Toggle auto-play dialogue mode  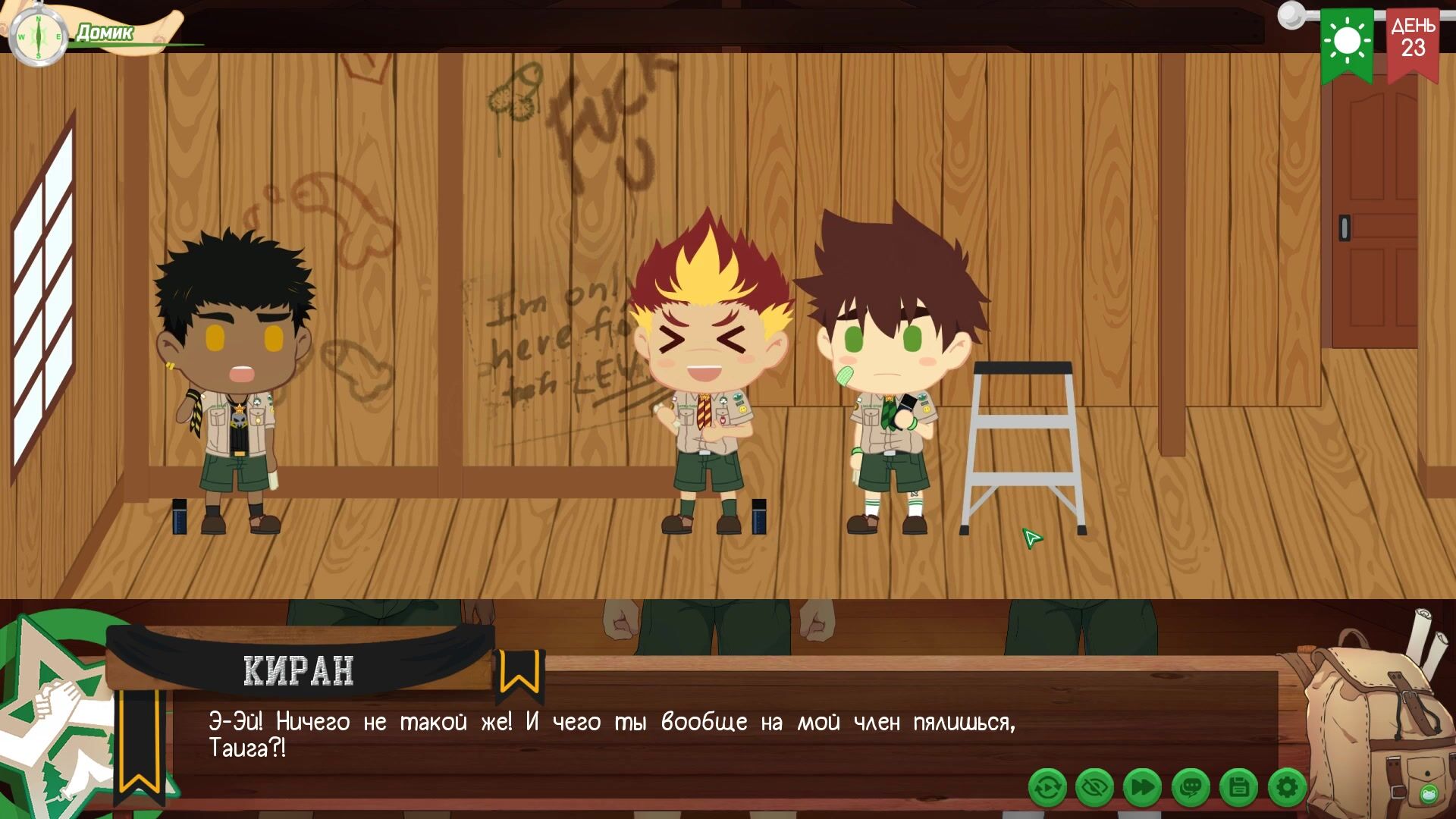pyautogui.click(x=1047, y=788)
